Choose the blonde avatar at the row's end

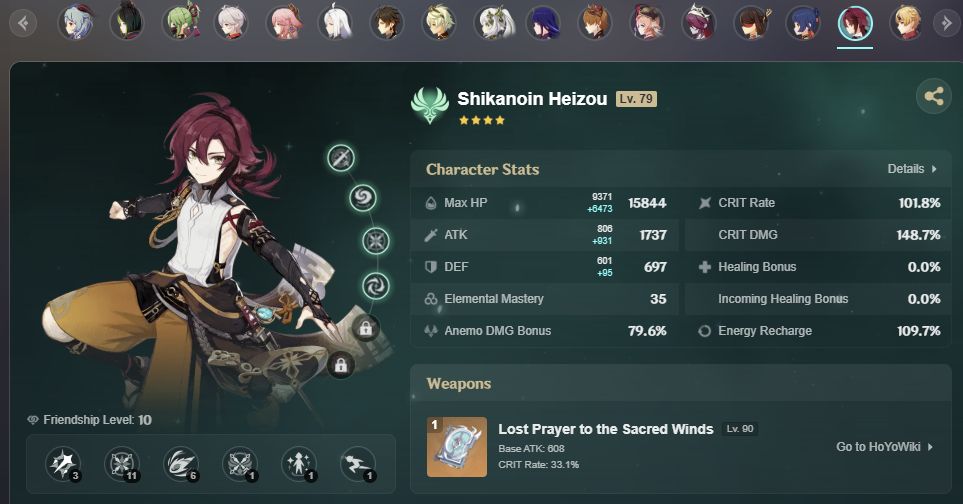(x=906, y=21)
